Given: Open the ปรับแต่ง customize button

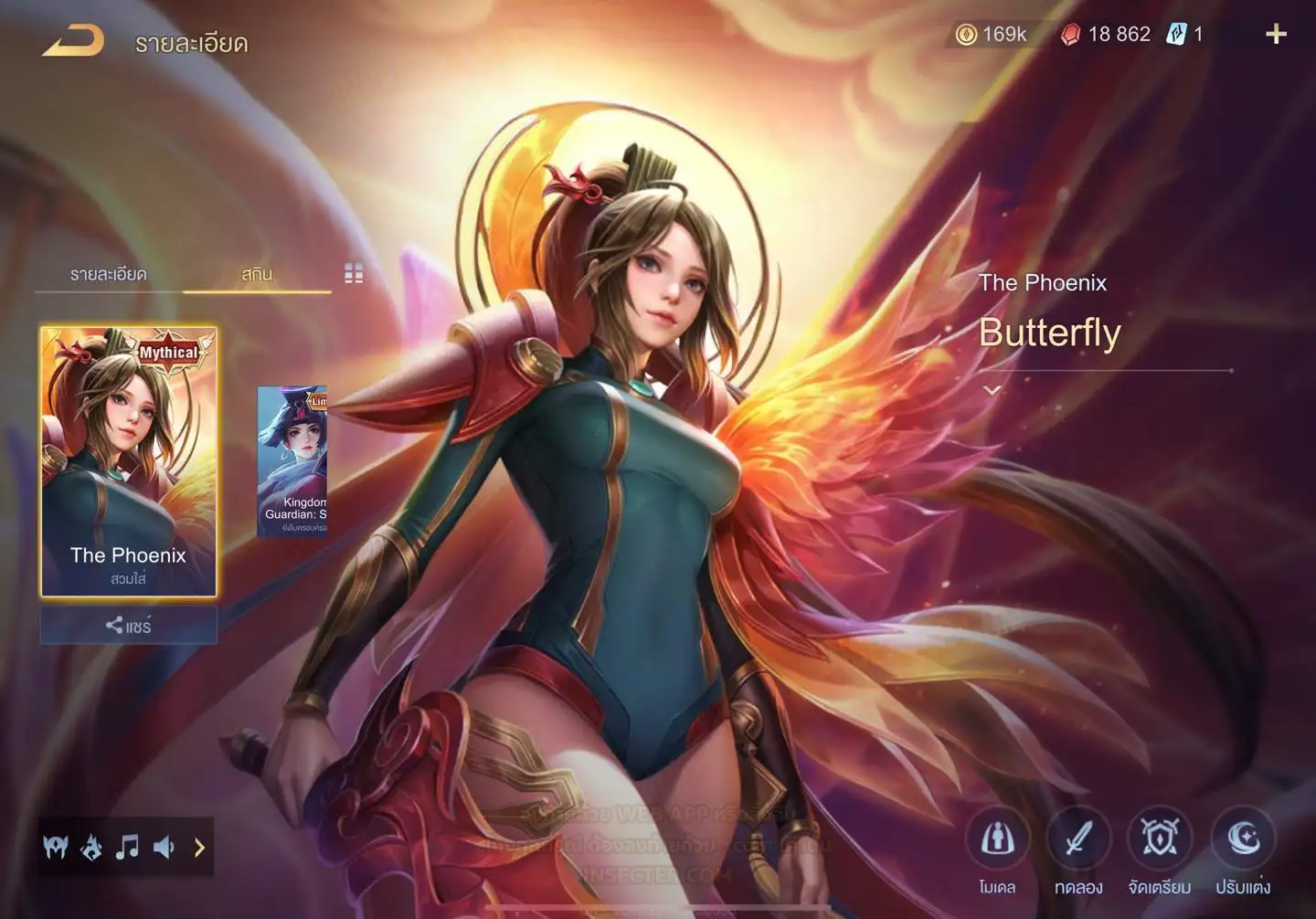Looking at the screenshot, I should point(1243,839).
